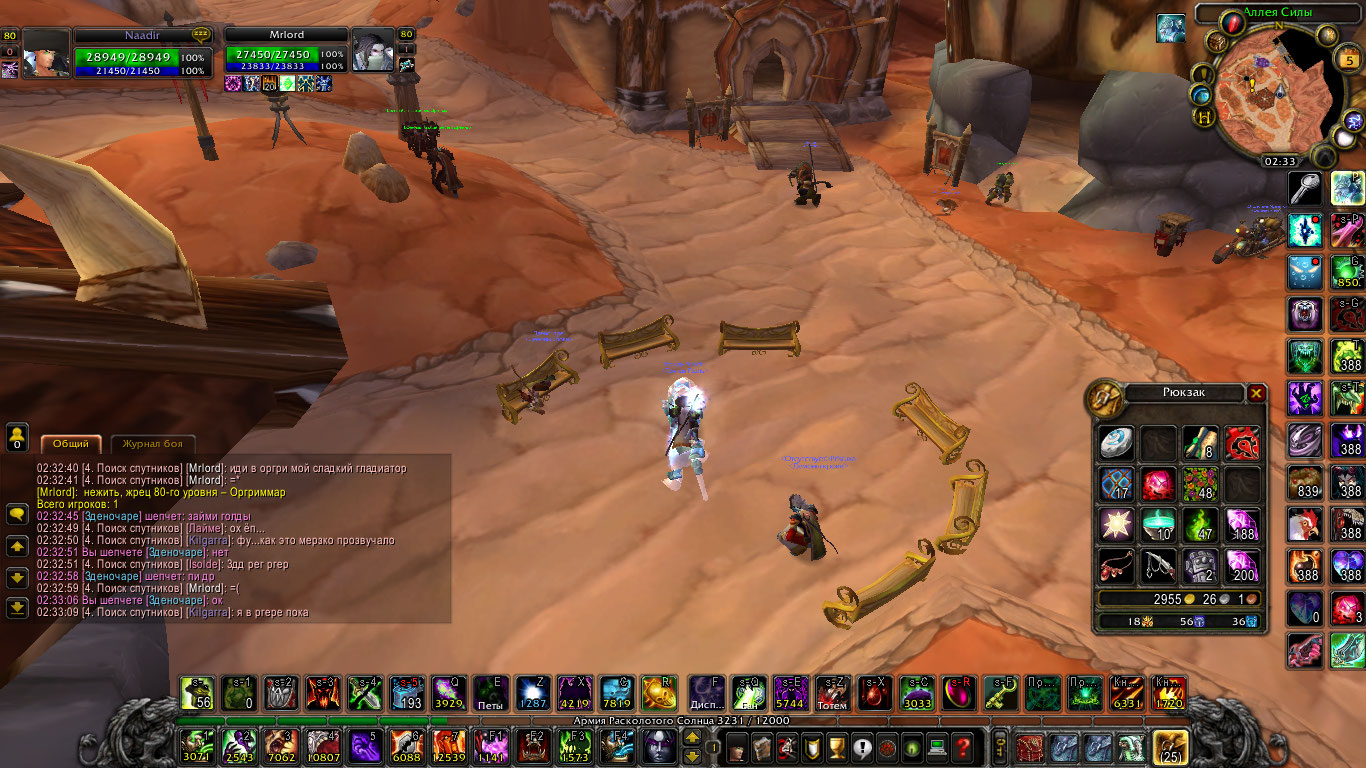
Task: Select the Horde banner item in bag
Action: 1243,442
